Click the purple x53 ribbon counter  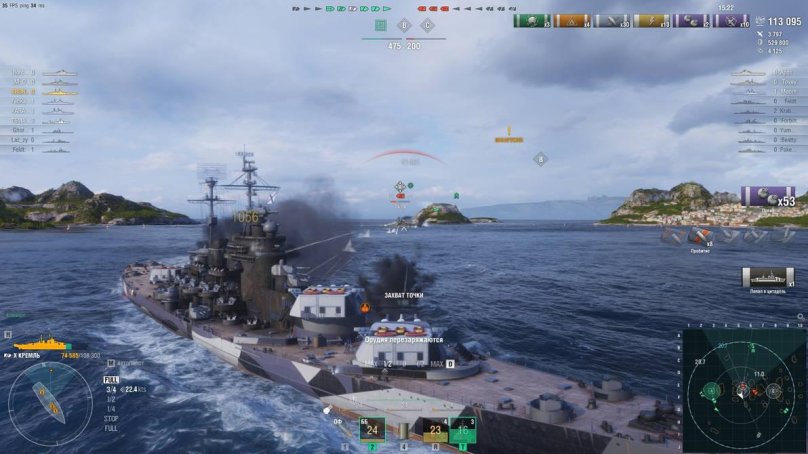(768, 197)
